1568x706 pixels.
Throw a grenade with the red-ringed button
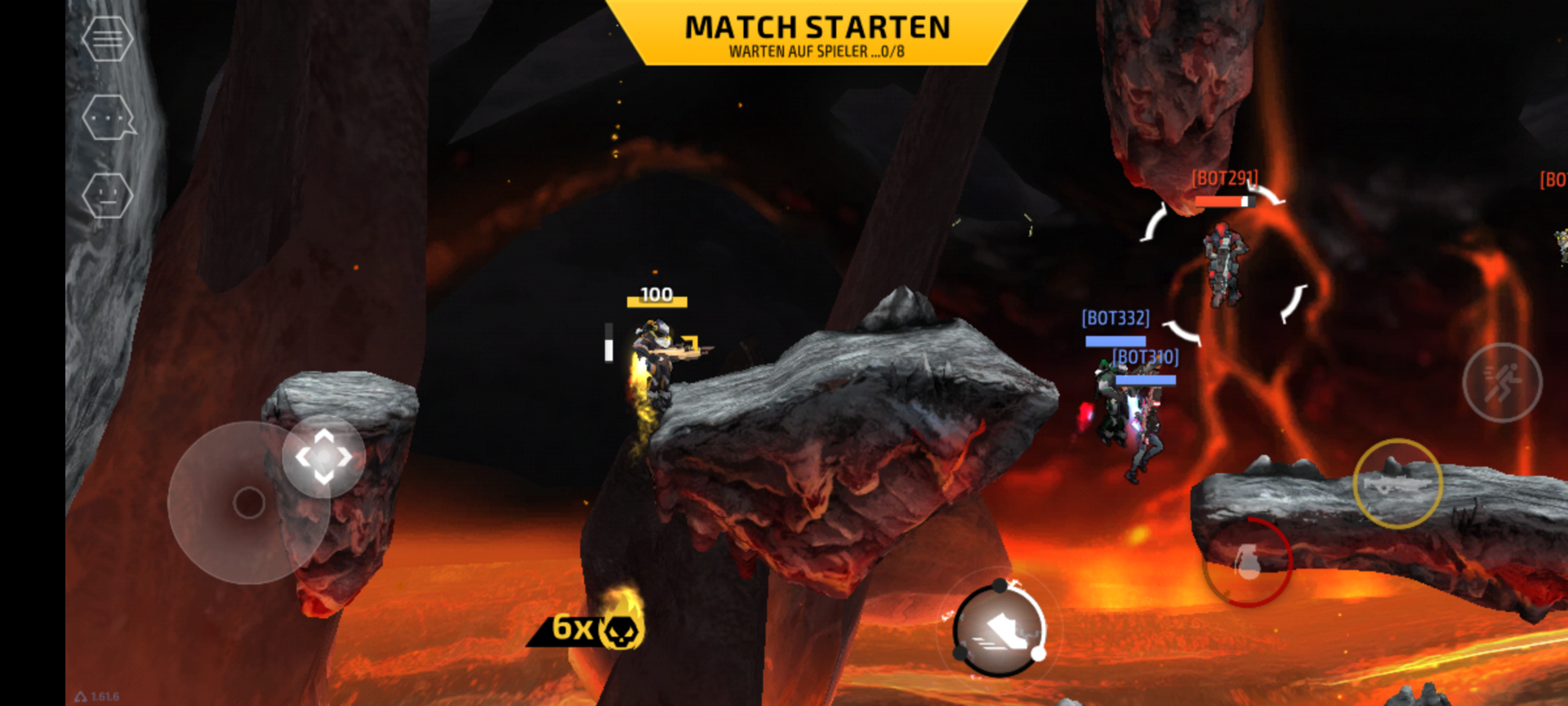click(x=1247, y=562)
